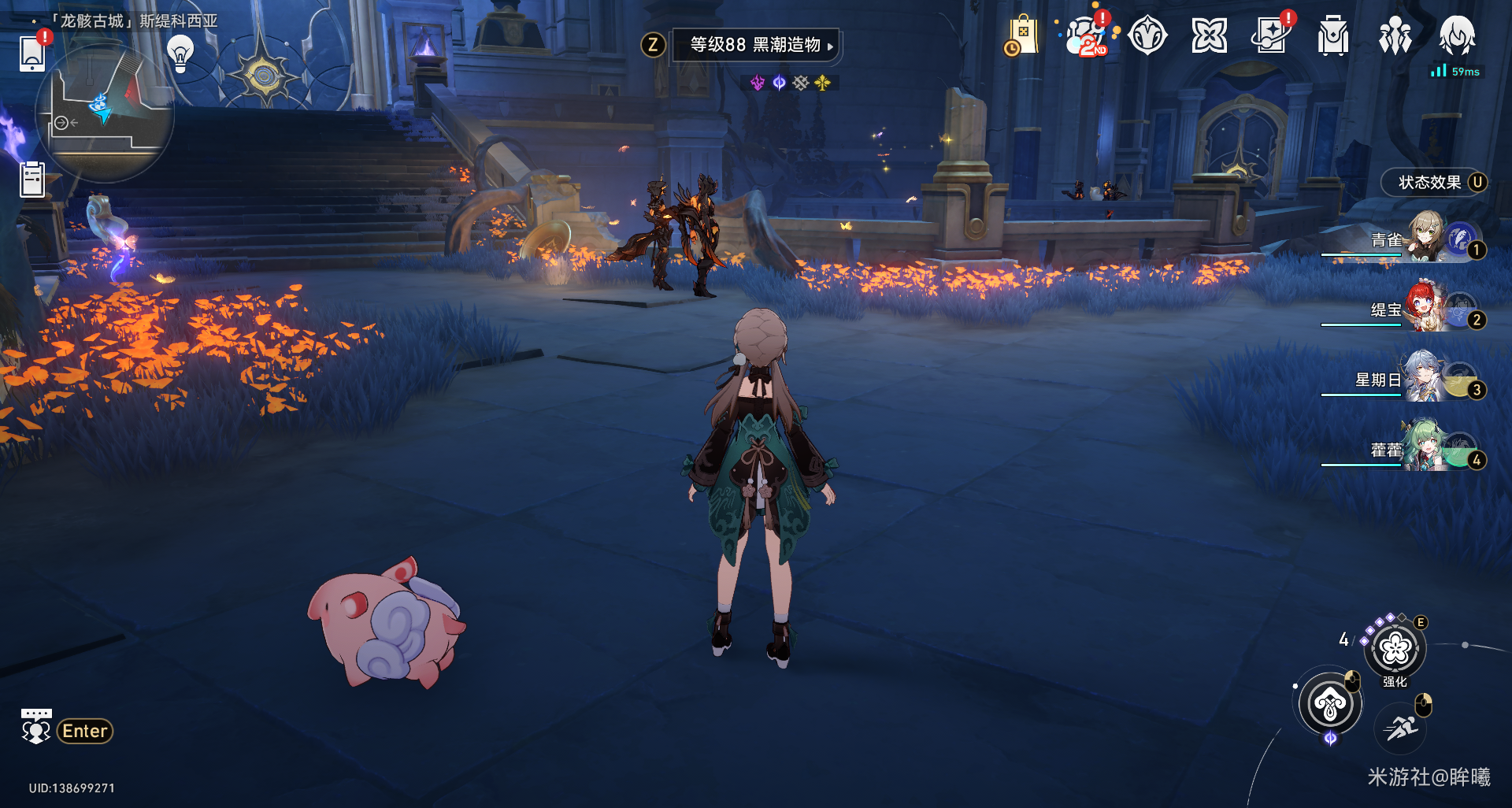Screen dimensions: 1512x808
Task: Open the backpack inventory
Action: point(1332,36)
